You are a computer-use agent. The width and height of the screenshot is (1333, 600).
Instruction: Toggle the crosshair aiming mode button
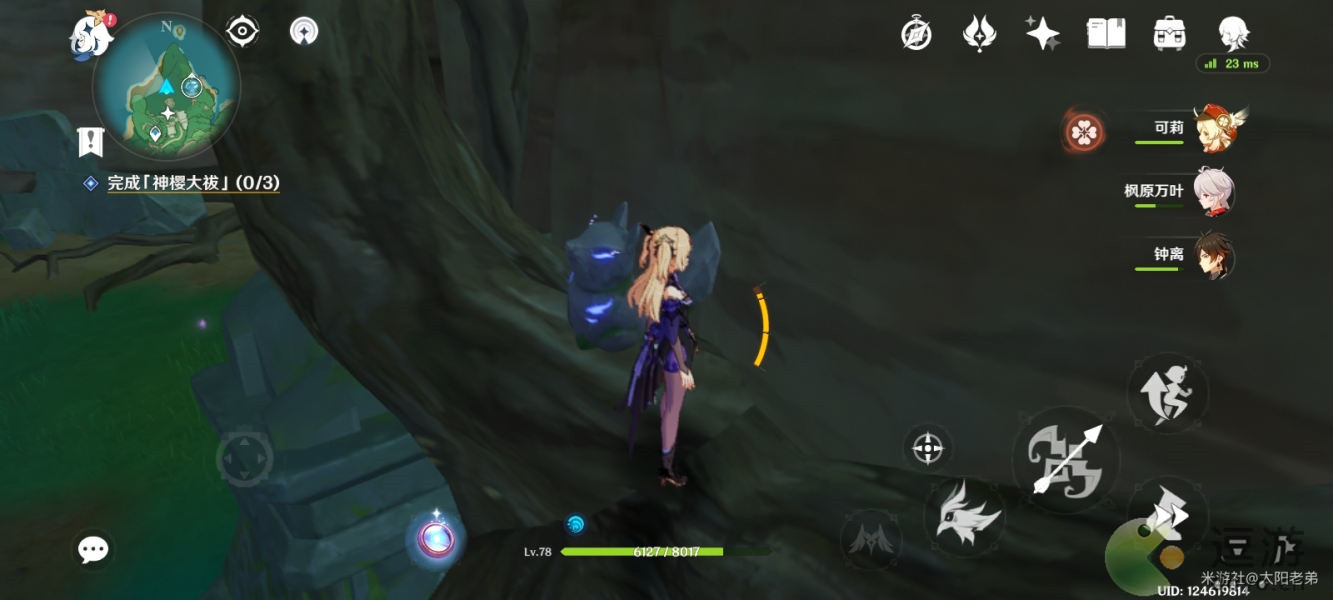(927, 447)
